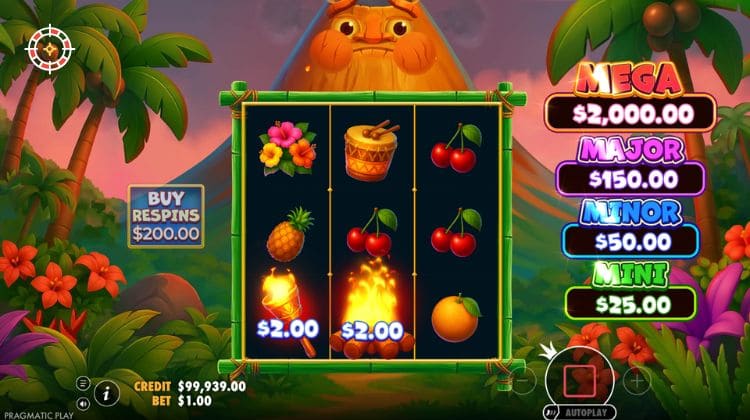Decrease the bet with the minus button
Viewport: 750px width, 420px height.
[523, 380]
